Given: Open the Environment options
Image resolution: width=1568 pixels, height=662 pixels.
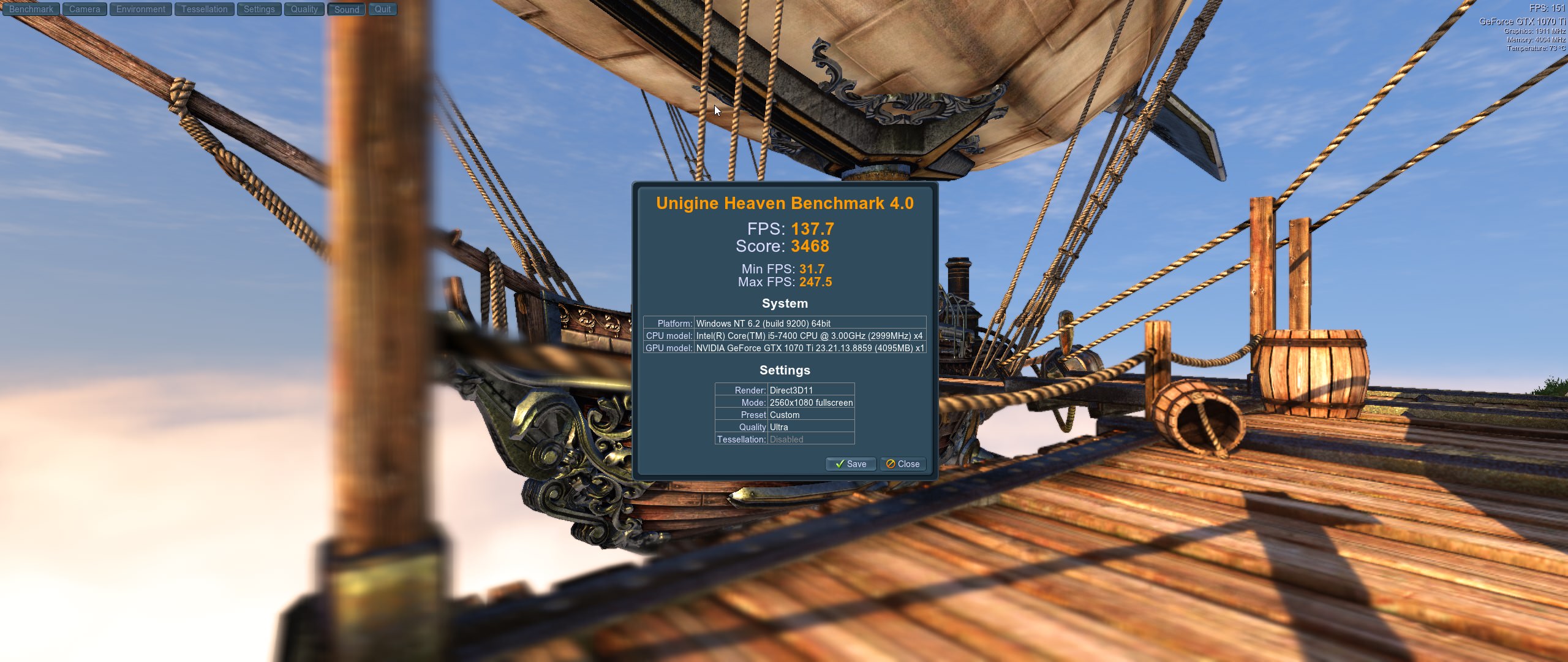Looking at the screenshot, I should [x=141, y=9].
